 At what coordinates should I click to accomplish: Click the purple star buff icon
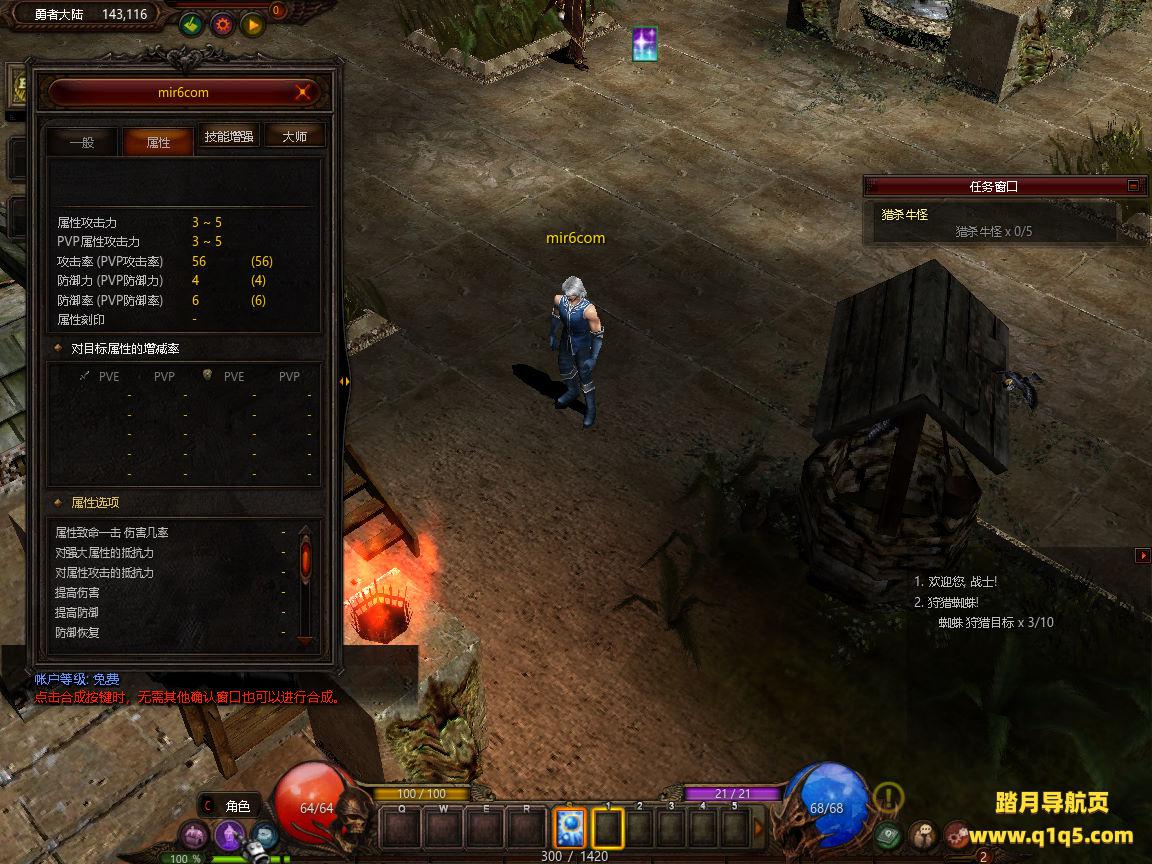click(645, 44)
